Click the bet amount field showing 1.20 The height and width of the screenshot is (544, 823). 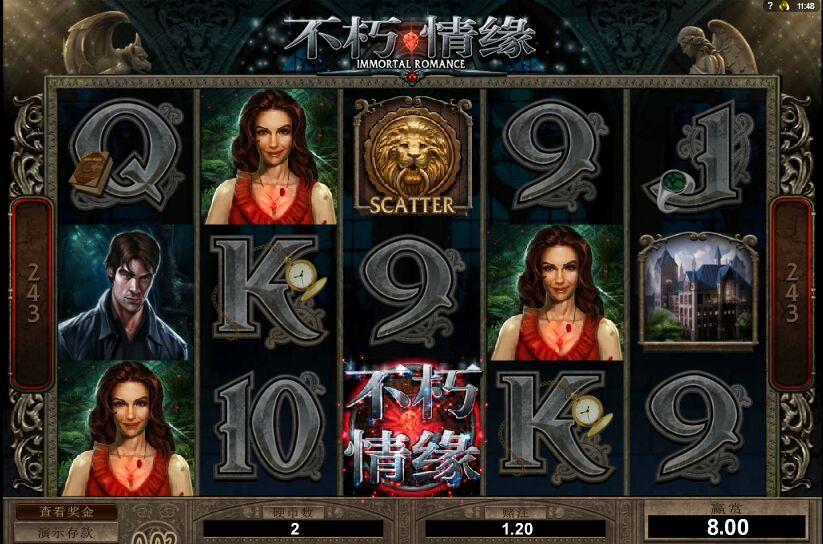(x=516, y=528)
